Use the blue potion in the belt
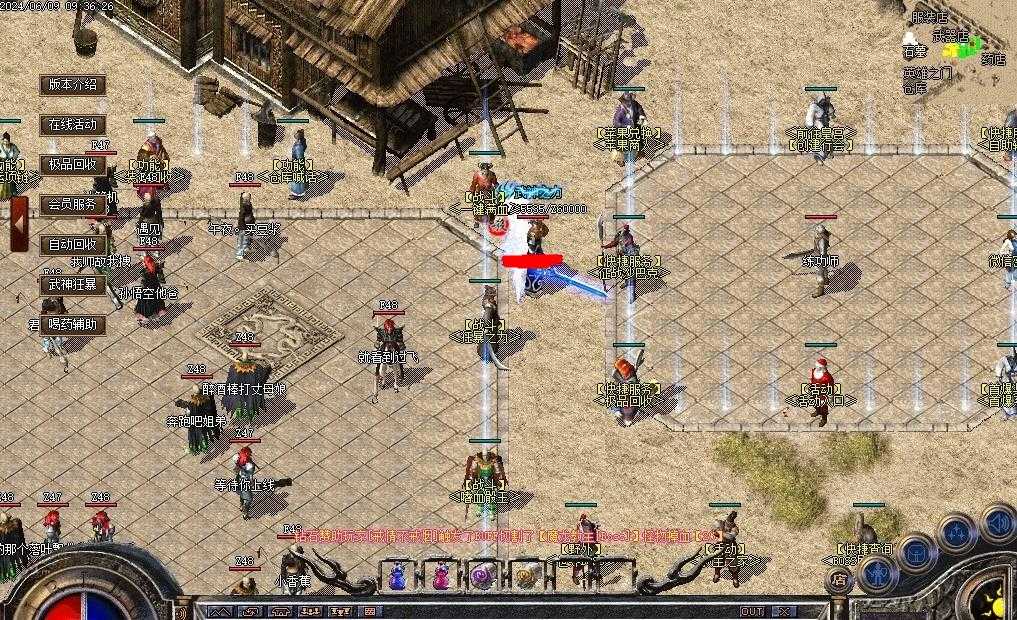This screenshot has height=620, width=1017. pos(397,576)
